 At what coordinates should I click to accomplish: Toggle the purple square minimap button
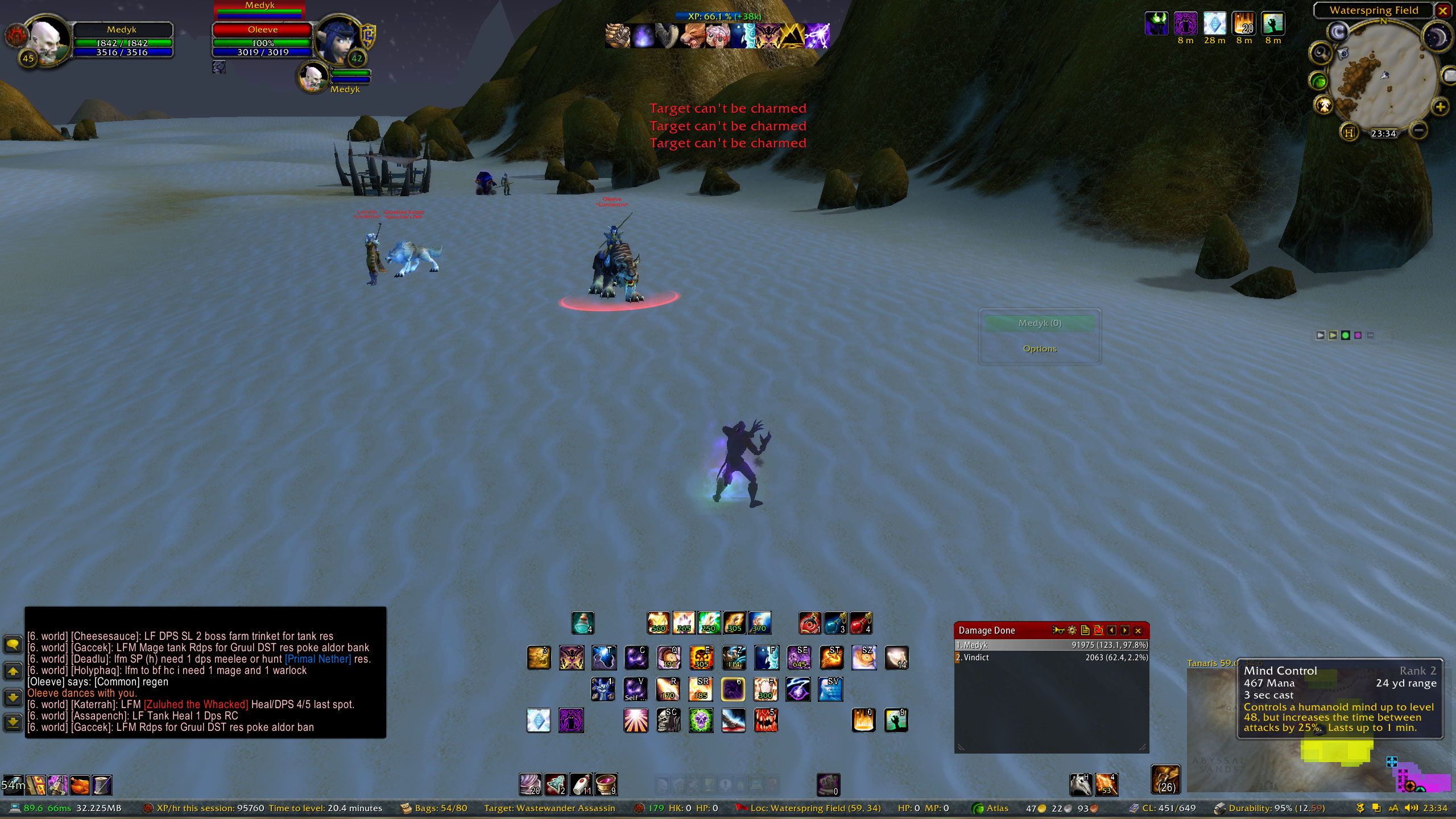[1358, 336]
